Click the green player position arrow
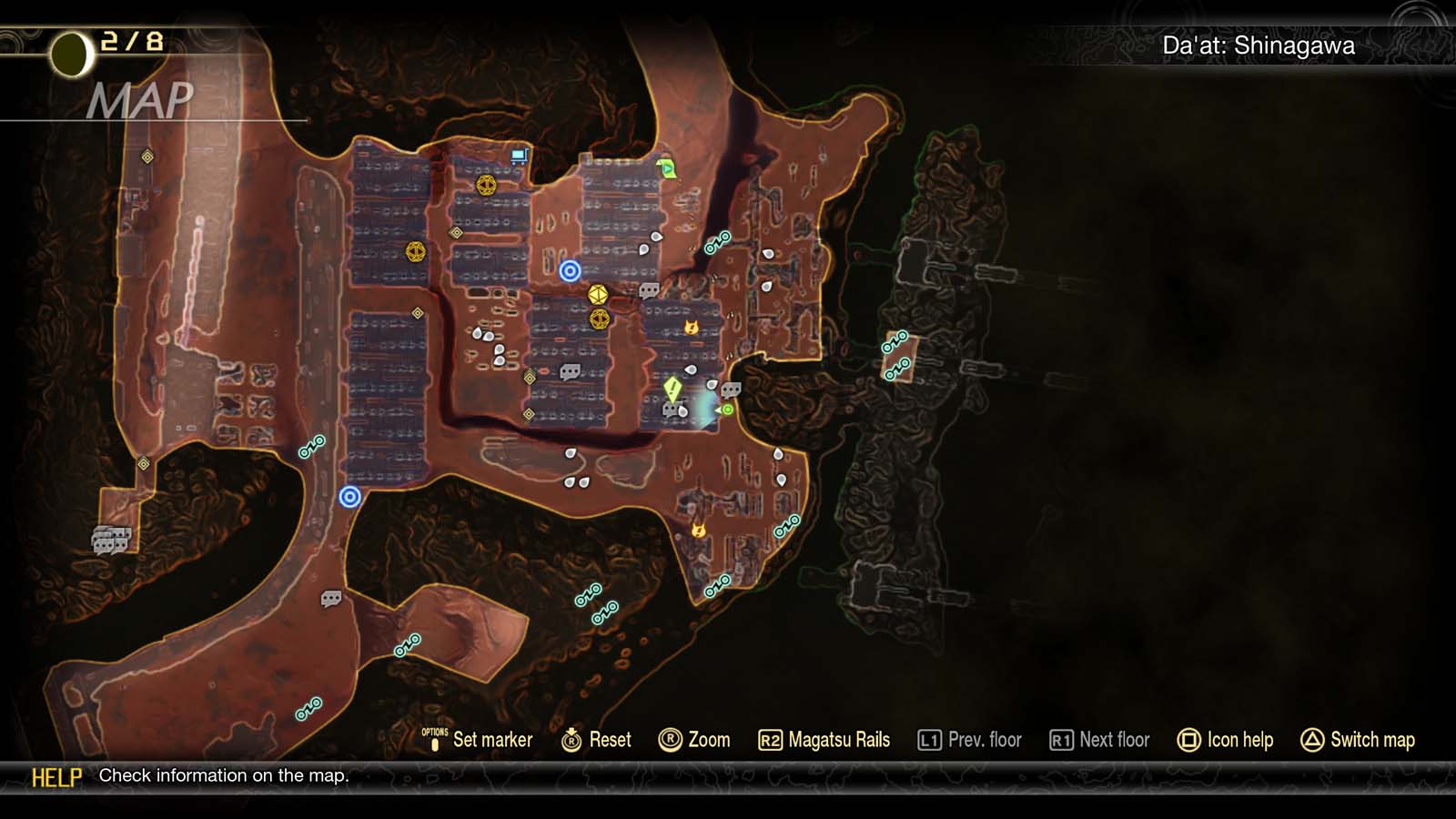Image resolution: width=1456 pixels, height=819 pixels. coord(727,411)
